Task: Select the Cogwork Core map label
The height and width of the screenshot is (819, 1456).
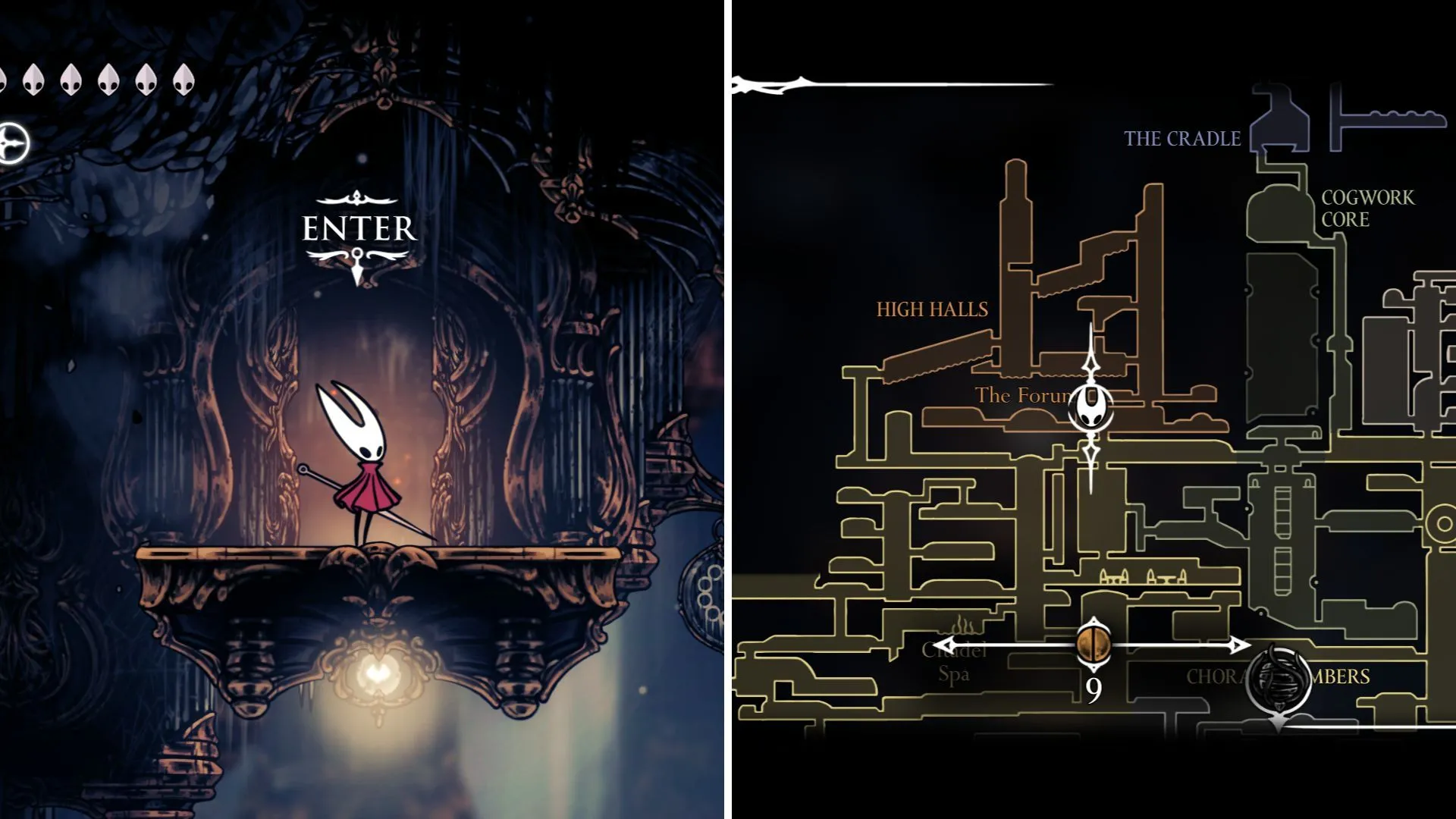Action: coord(1367,209)
